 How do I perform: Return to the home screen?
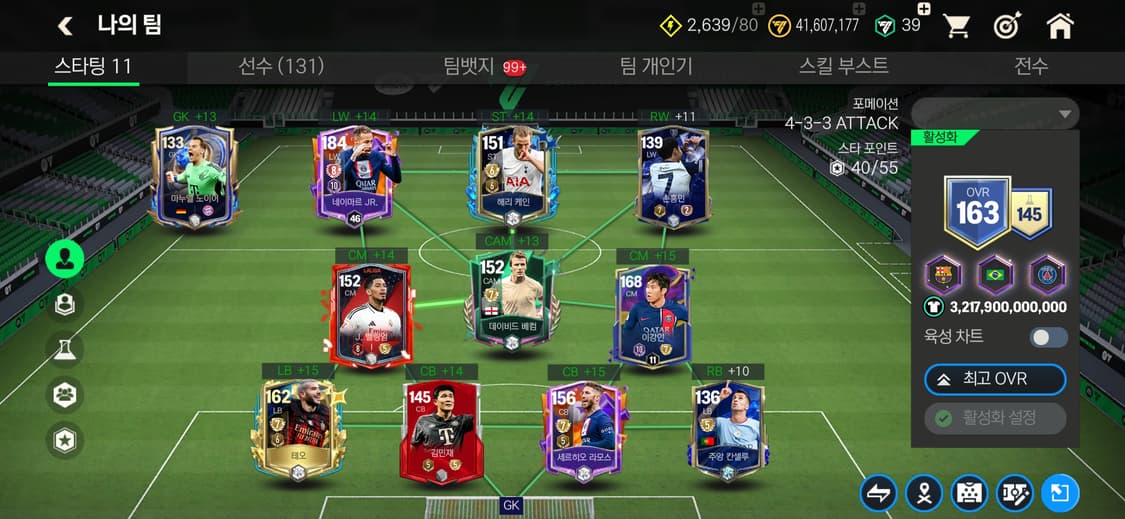point(1059,27)
